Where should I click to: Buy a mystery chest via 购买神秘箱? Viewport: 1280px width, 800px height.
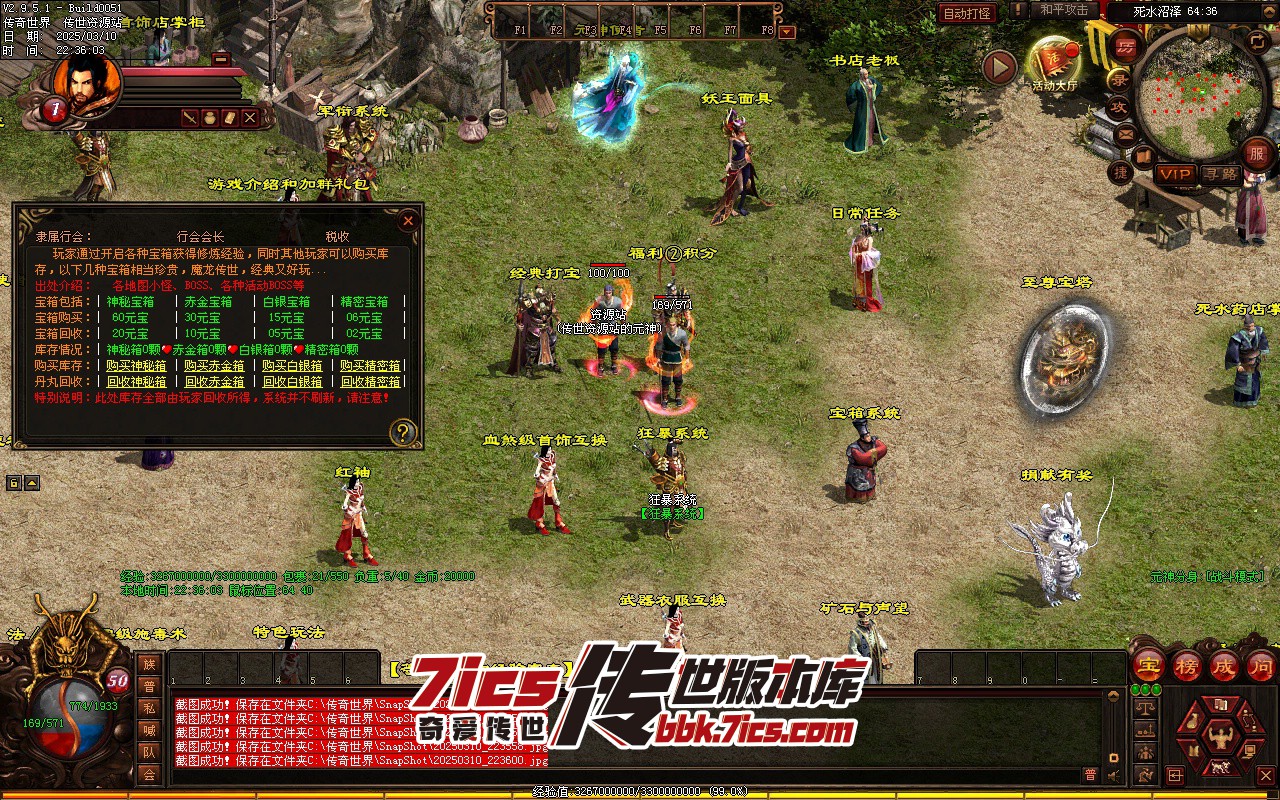point(137,366)
